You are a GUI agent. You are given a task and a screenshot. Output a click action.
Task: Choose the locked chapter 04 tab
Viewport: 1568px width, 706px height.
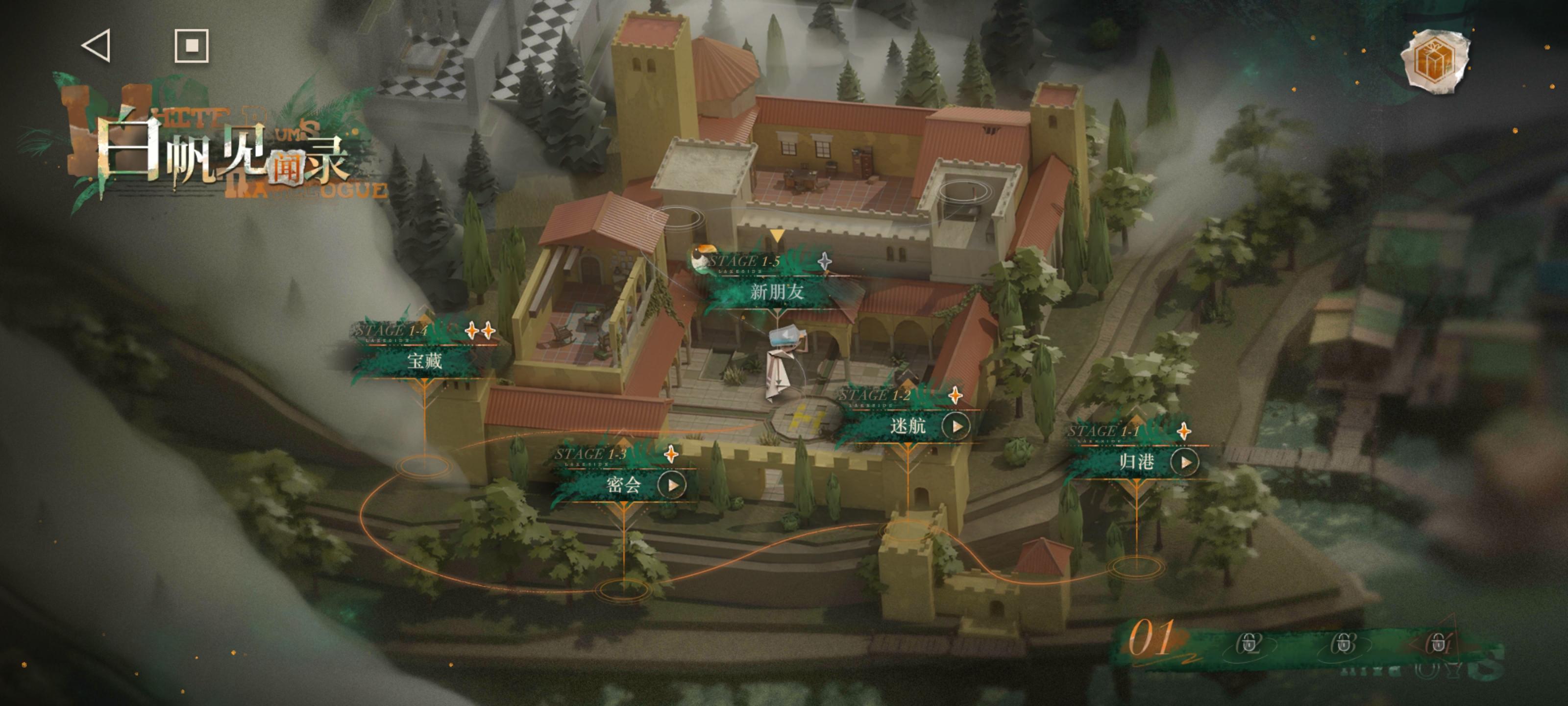pos(1438,643)
